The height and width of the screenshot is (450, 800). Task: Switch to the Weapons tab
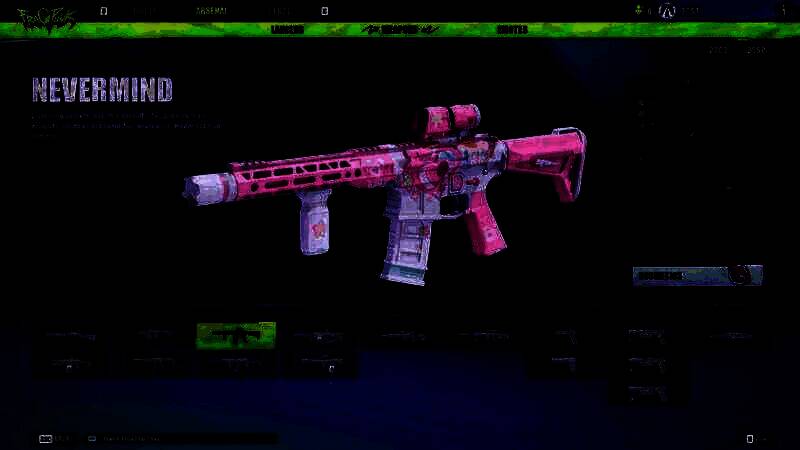pyautogui.click(x=400, y=30)
